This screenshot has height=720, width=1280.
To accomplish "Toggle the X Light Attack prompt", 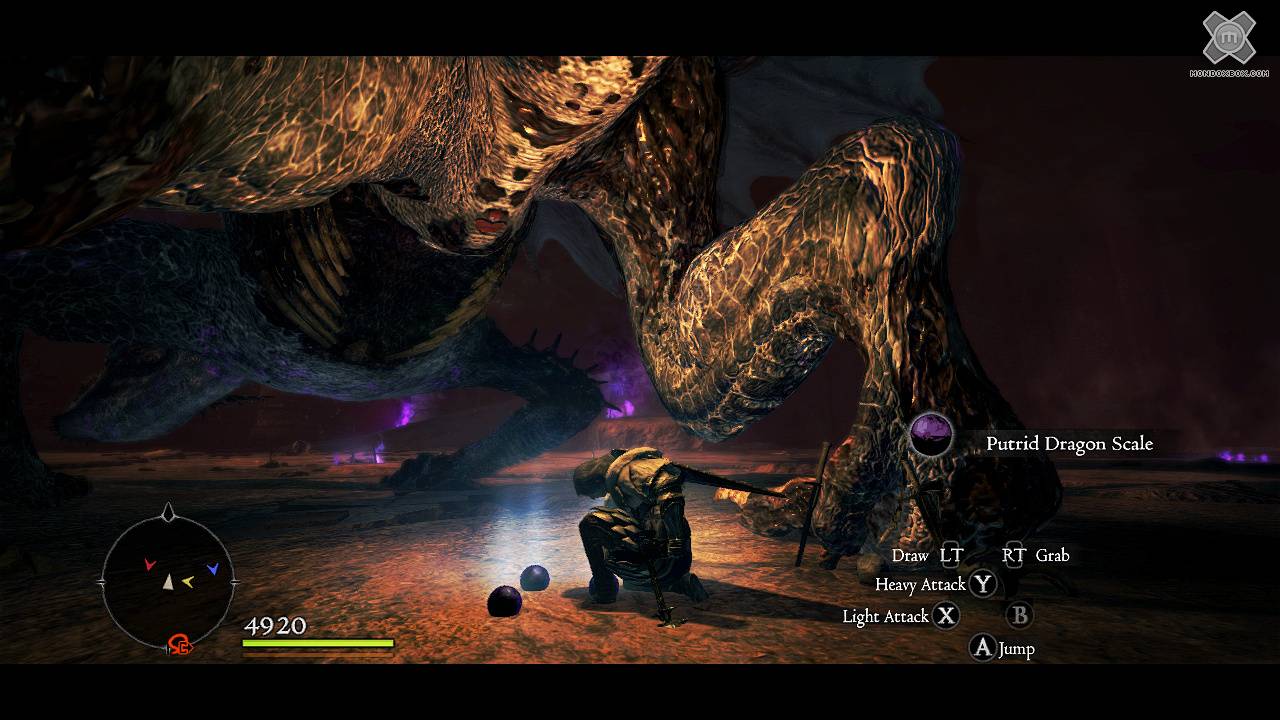I will (x=947, y=616).
